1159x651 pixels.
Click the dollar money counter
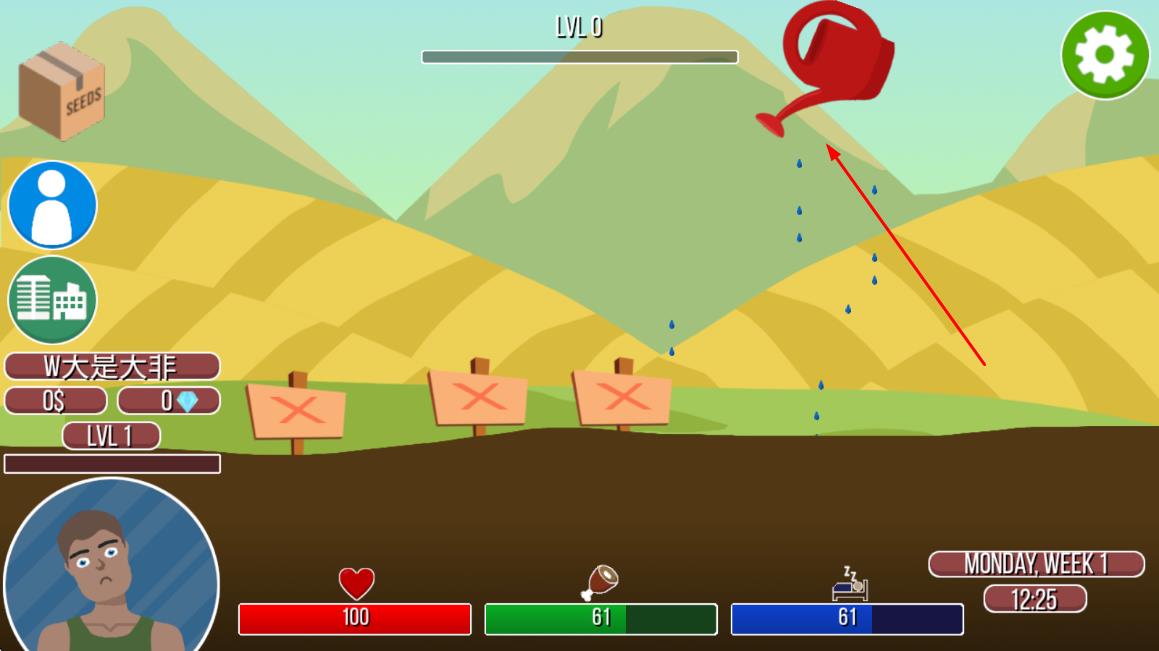coord(56,401)
